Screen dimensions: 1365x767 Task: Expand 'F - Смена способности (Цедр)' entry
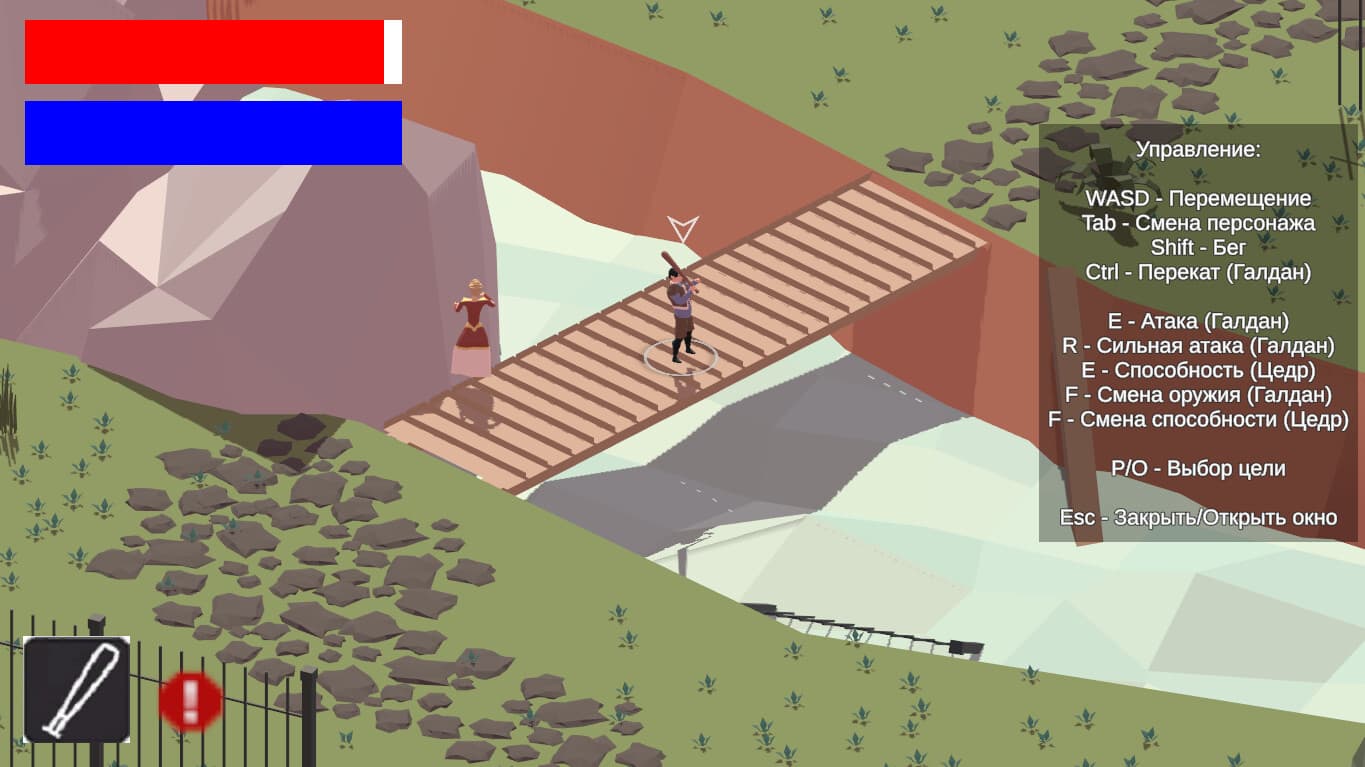click(x=1199, y=420)
